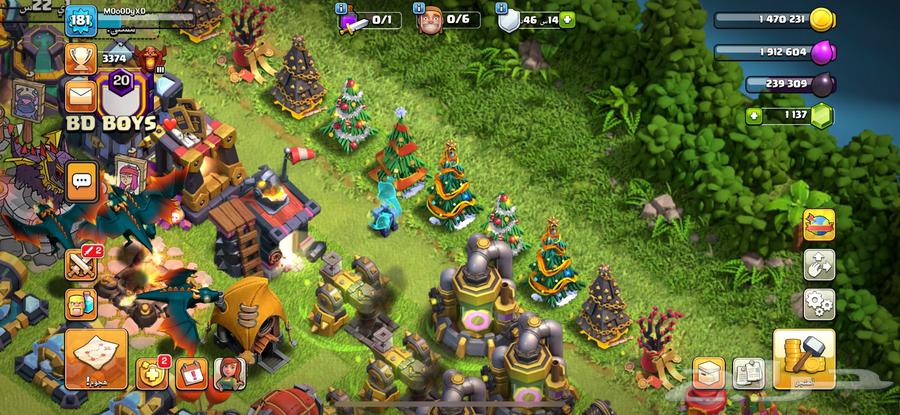The width and height of the screenshot is (900, 415).
Task: Open the checklist clipboard button
Action: [748, 373]
